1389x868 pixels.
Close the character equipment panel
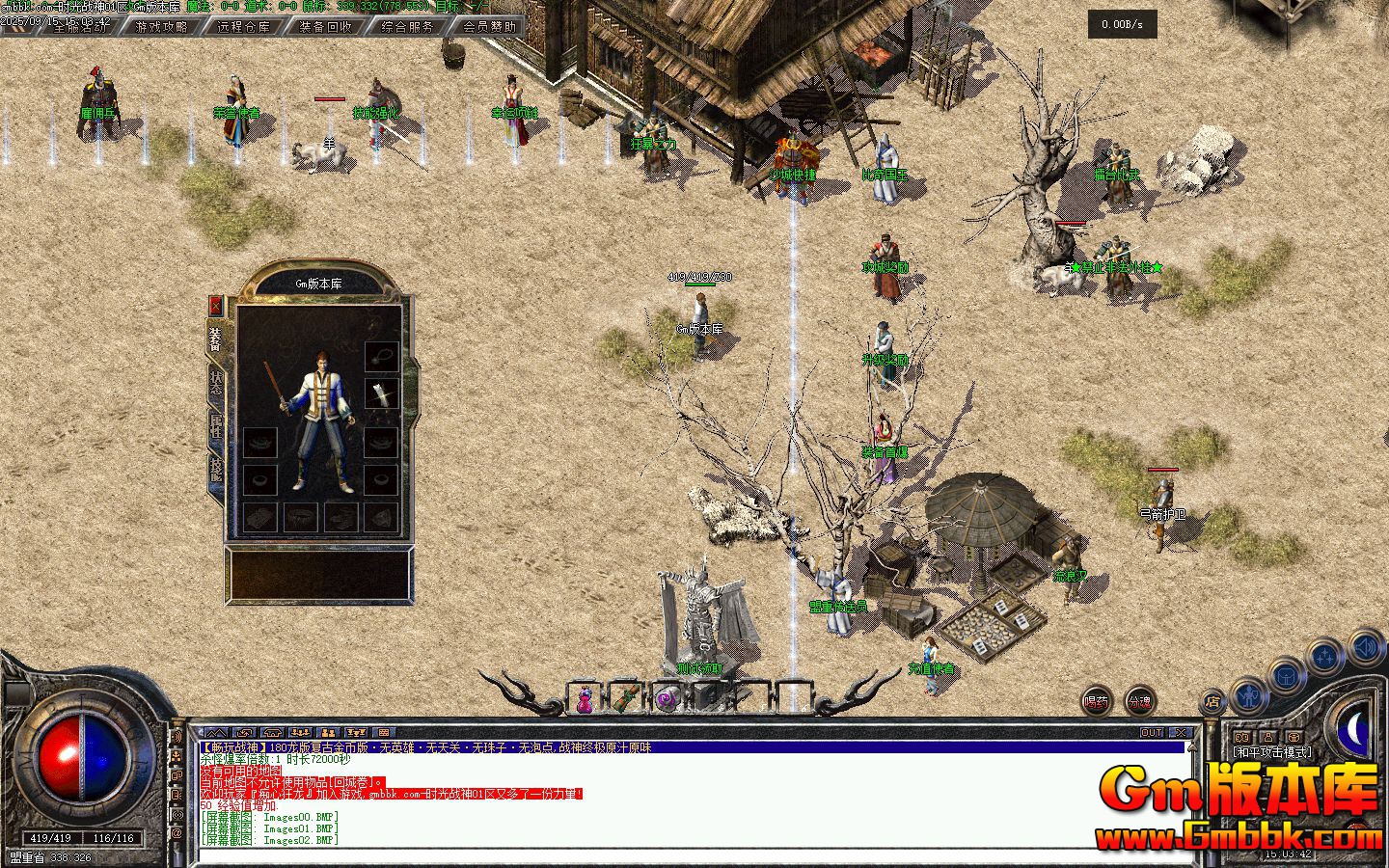point(216,306)
